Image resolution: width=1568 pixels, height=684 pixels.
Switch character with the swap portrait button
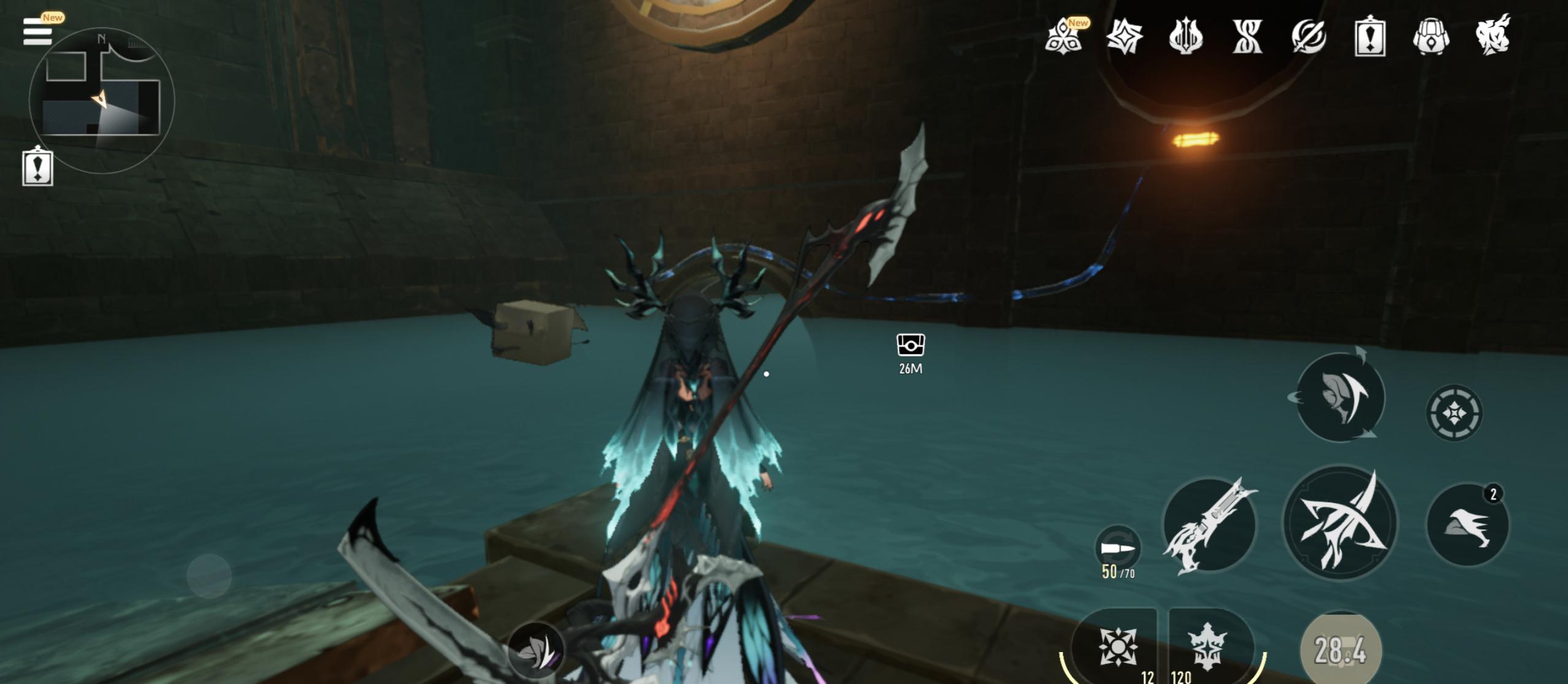point(1340,398)
